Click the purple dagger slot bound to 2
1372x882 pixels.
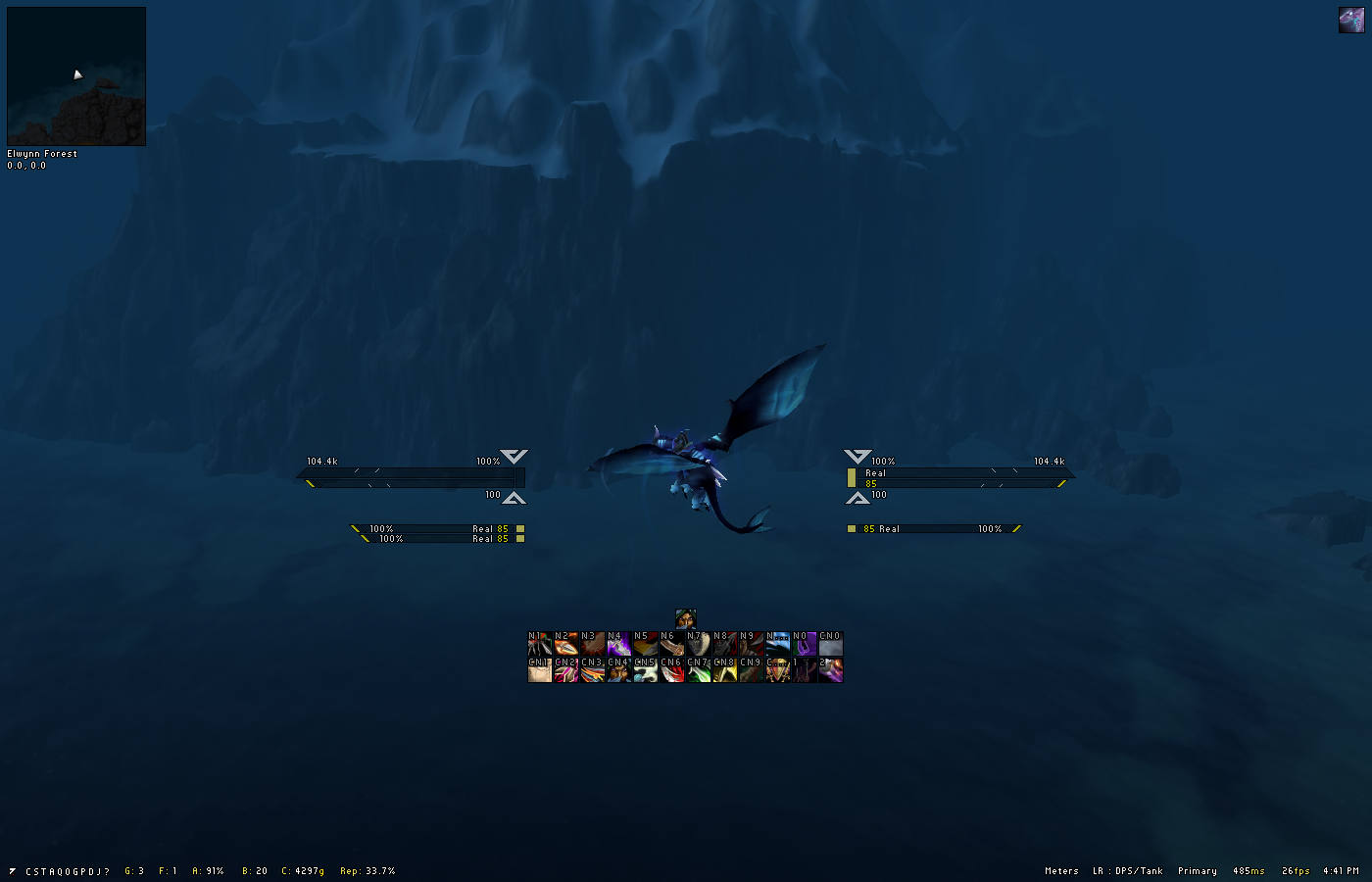831,670
